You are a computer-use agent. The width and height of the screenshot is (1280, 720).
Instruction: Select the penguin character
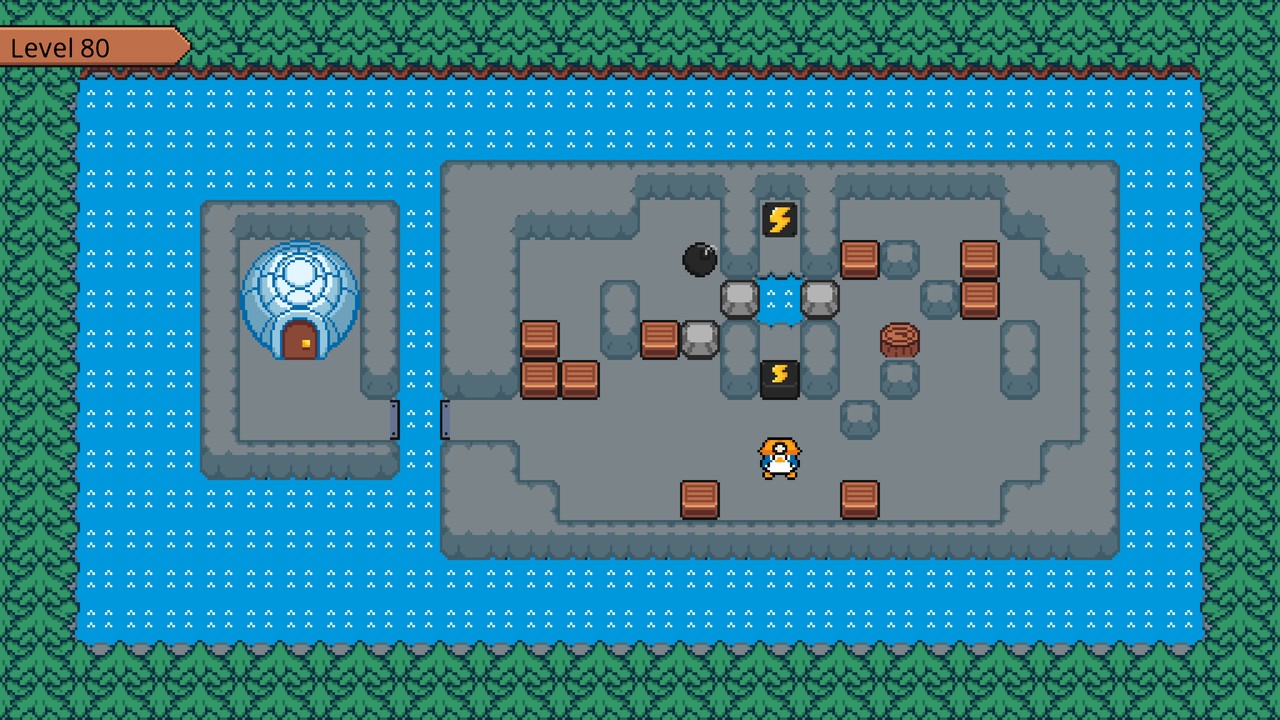coord(781,458)
